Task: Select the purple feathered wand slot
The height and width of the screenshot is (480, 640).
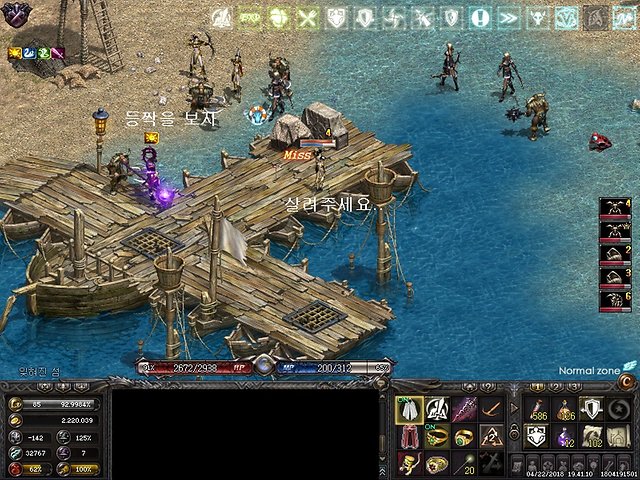Action: pos(464,410)
